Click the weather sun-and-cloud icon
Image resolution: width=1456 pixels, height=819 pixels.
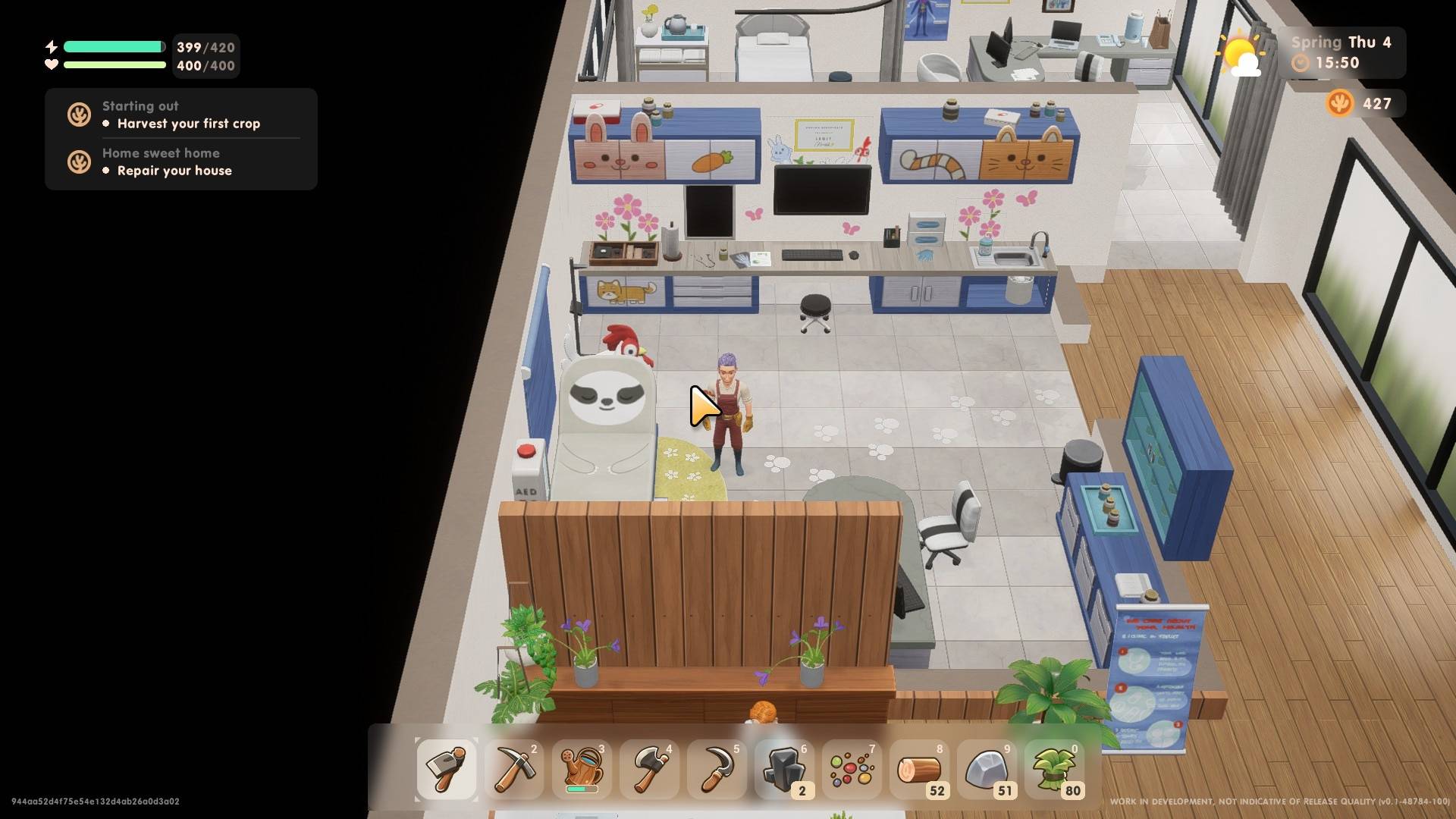[x=1241, y=55]
